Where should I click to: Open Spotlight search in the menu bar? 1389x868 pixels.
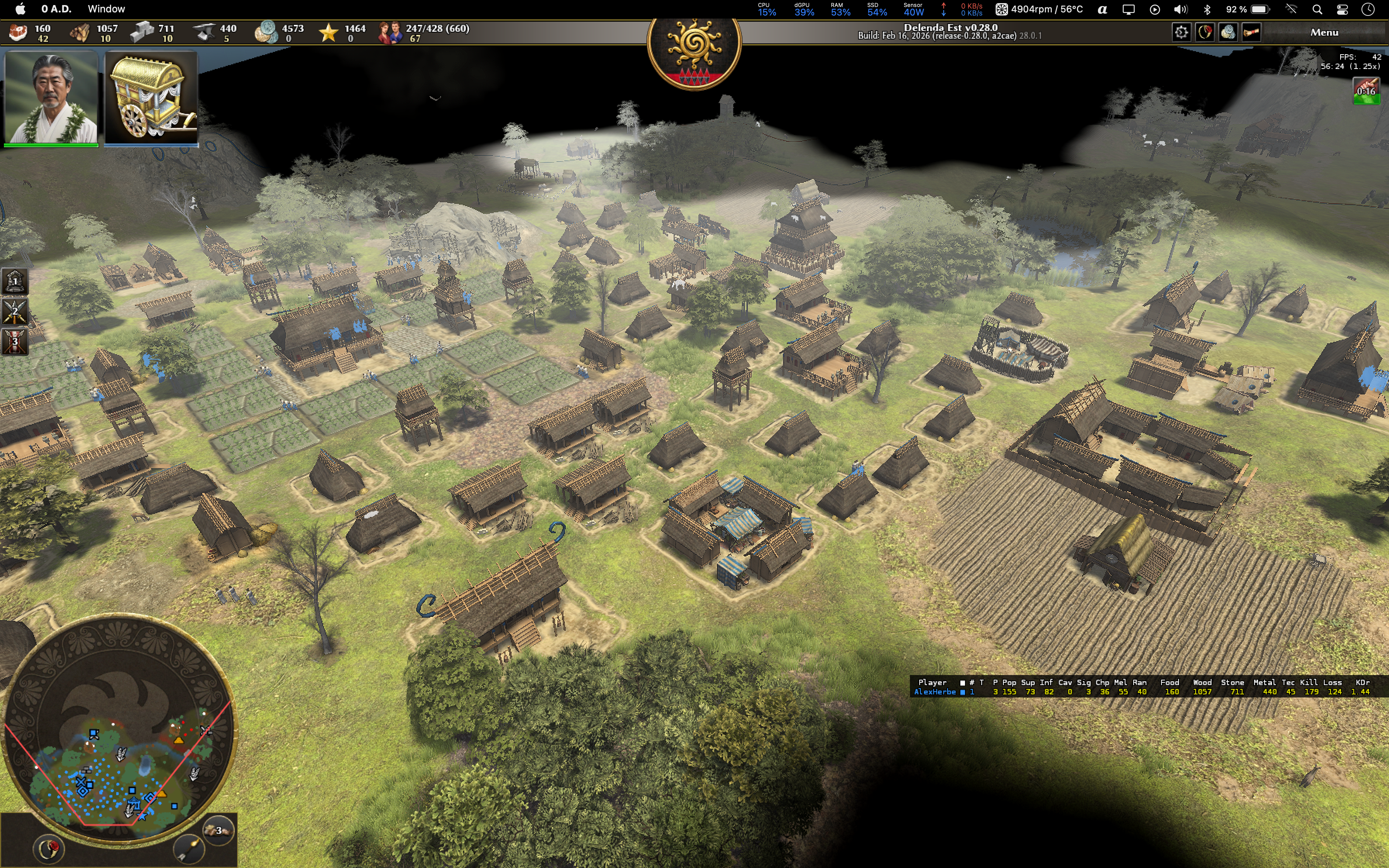[x=1317, y=9]
